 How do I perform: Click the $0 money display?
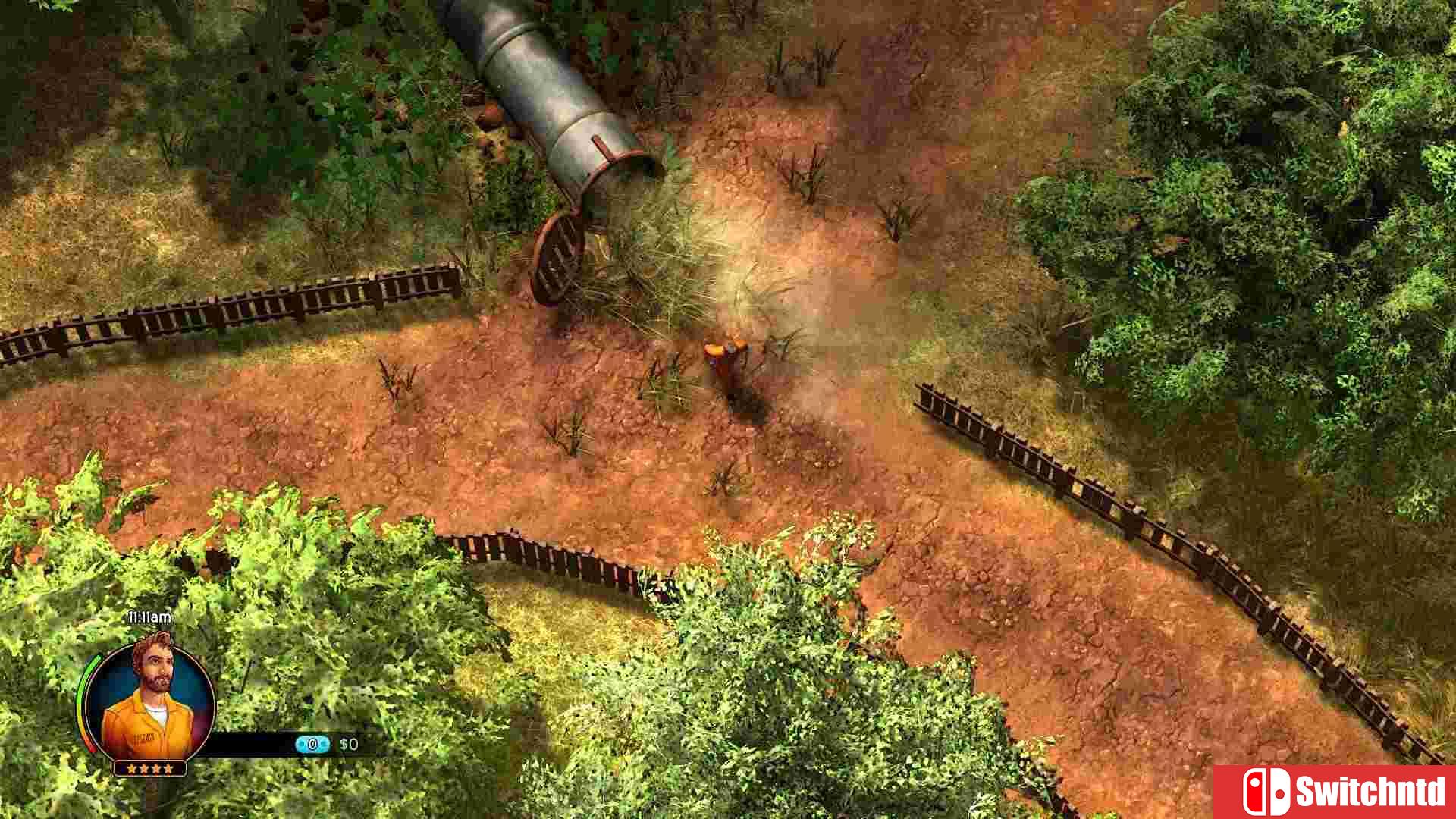coord(350,745)
